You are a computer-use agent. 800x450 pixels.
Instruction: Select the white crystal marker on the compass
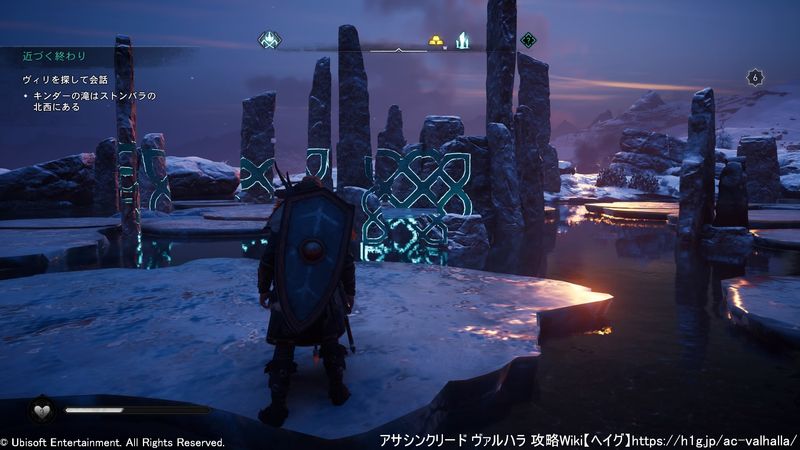coord(463,41)
